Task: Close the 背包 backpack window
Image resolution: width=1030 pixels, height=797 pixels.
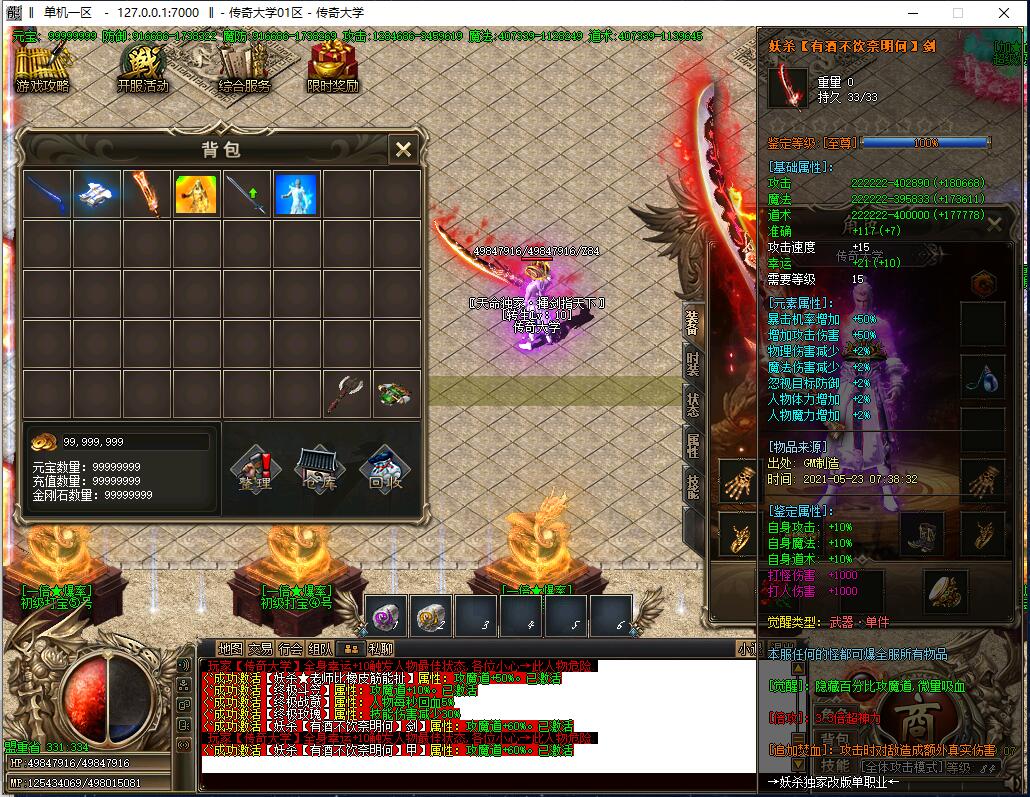Action: tap(403, 150)
